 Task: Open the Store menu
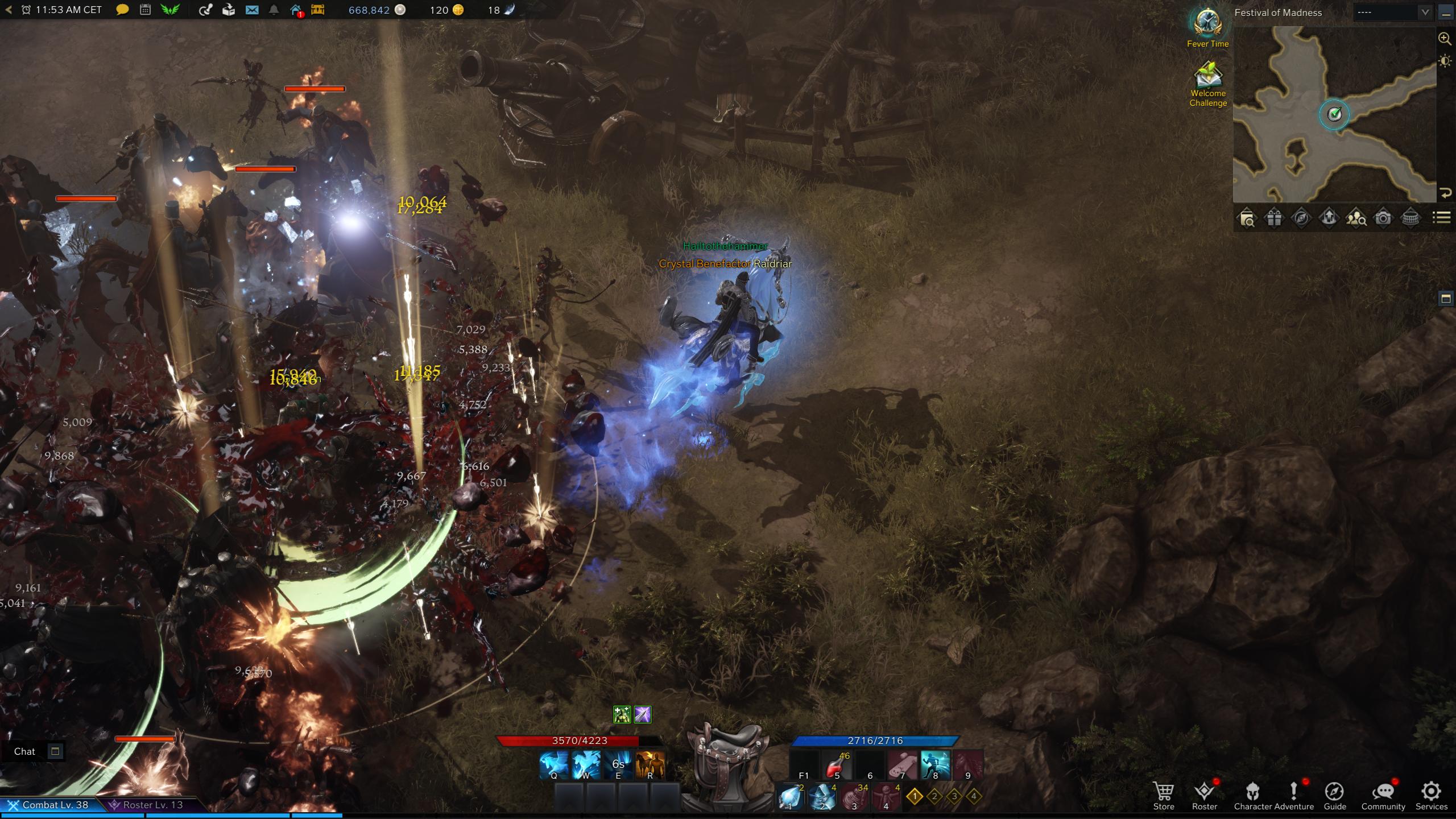click(x=1164, y=795)
